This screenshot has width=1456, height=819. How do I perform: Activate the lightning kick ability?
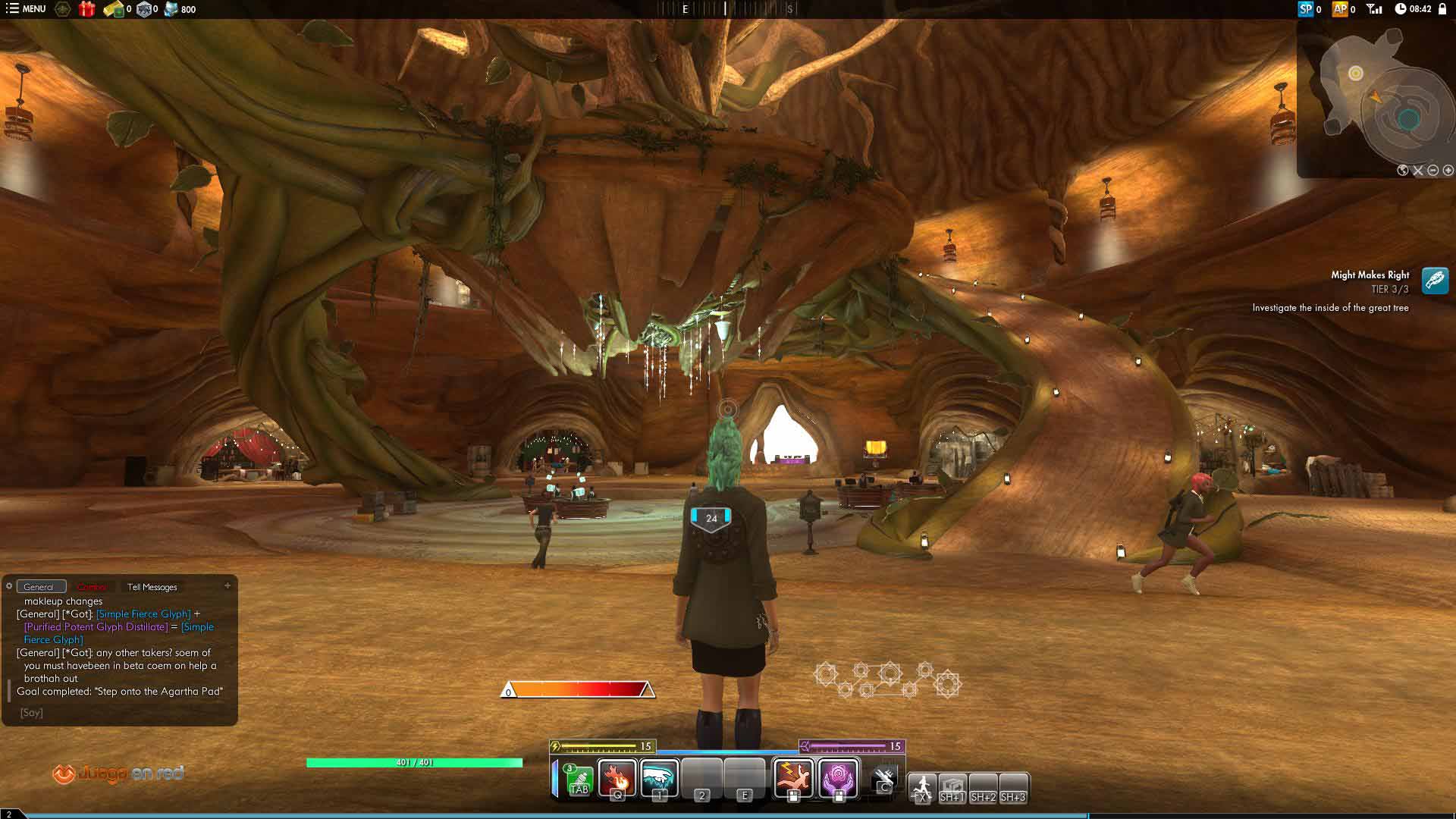793,777
